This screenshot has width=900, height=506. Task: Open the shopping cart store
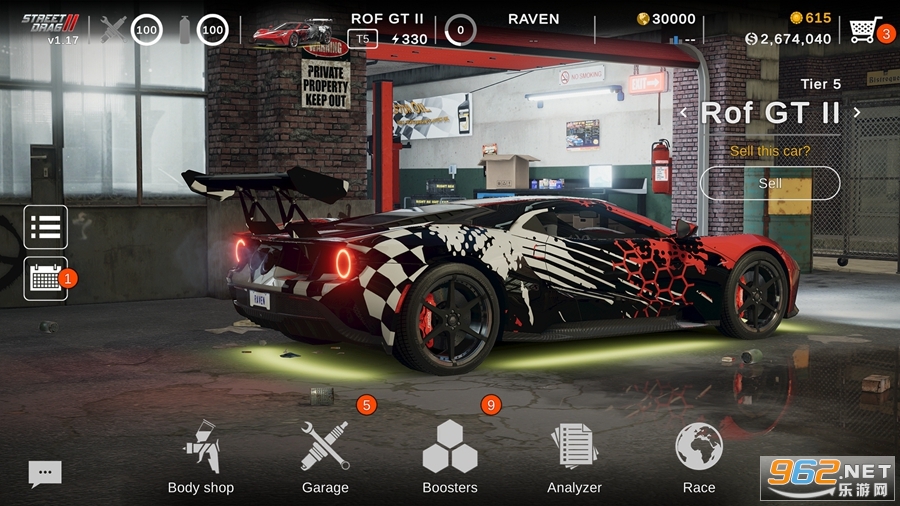[863, 29]
